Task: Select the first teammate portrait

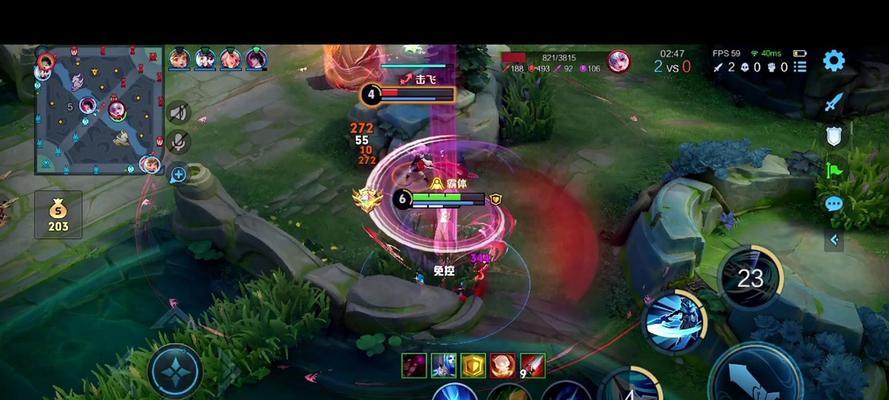Action: 180,59
